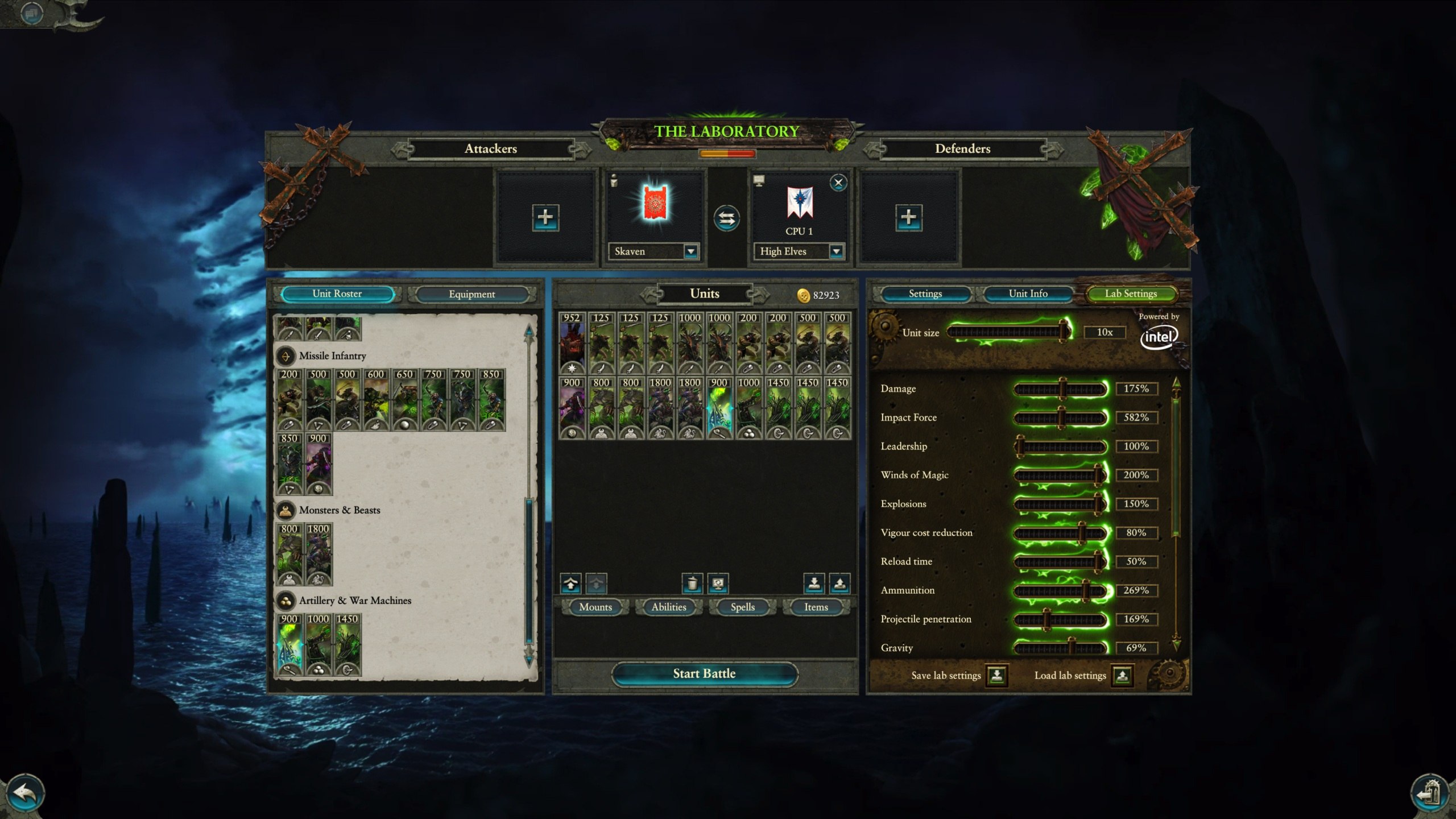
Task: Switch to the Equipment tab
Action: point(474,294)
